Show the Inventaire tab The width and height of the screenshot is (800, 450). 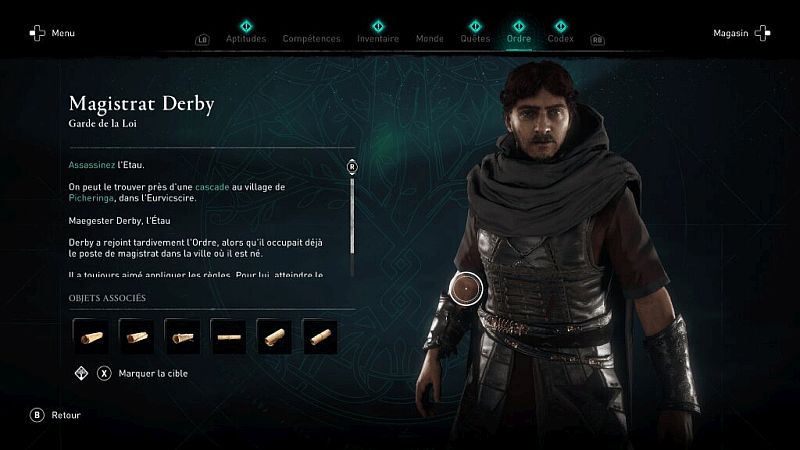(x=378, y=39)
